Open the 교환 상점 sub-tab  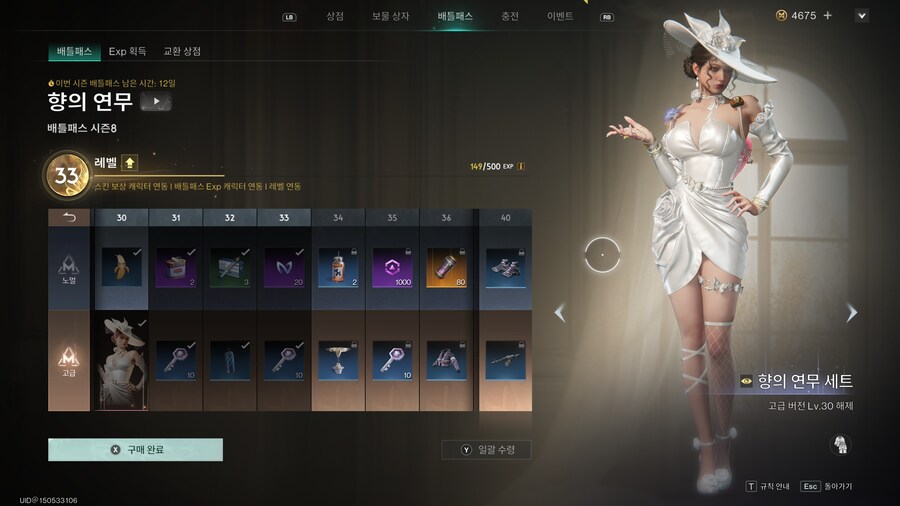click(182, 51)
